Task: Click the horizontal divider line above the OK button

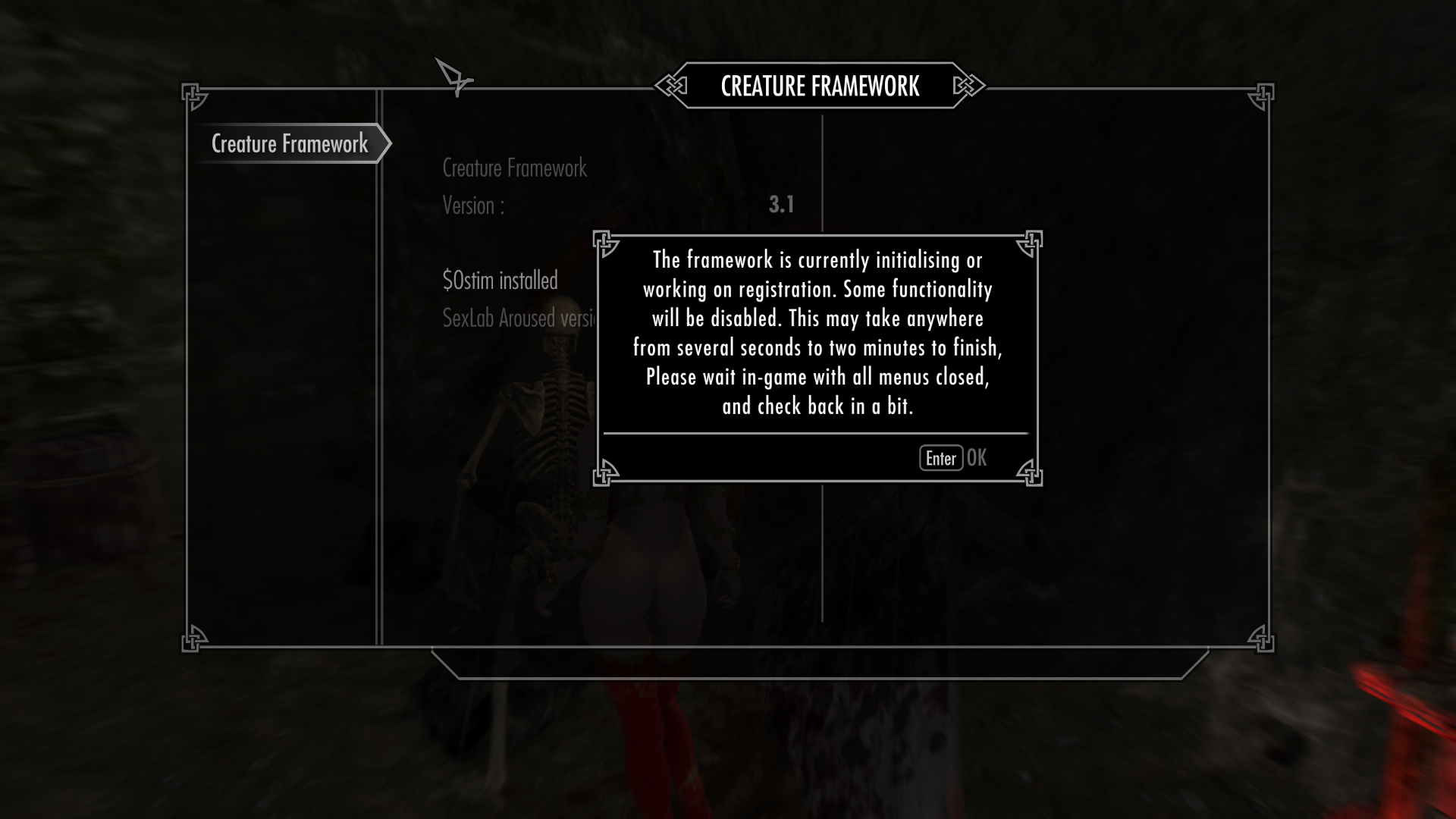Action: point(817,432)
